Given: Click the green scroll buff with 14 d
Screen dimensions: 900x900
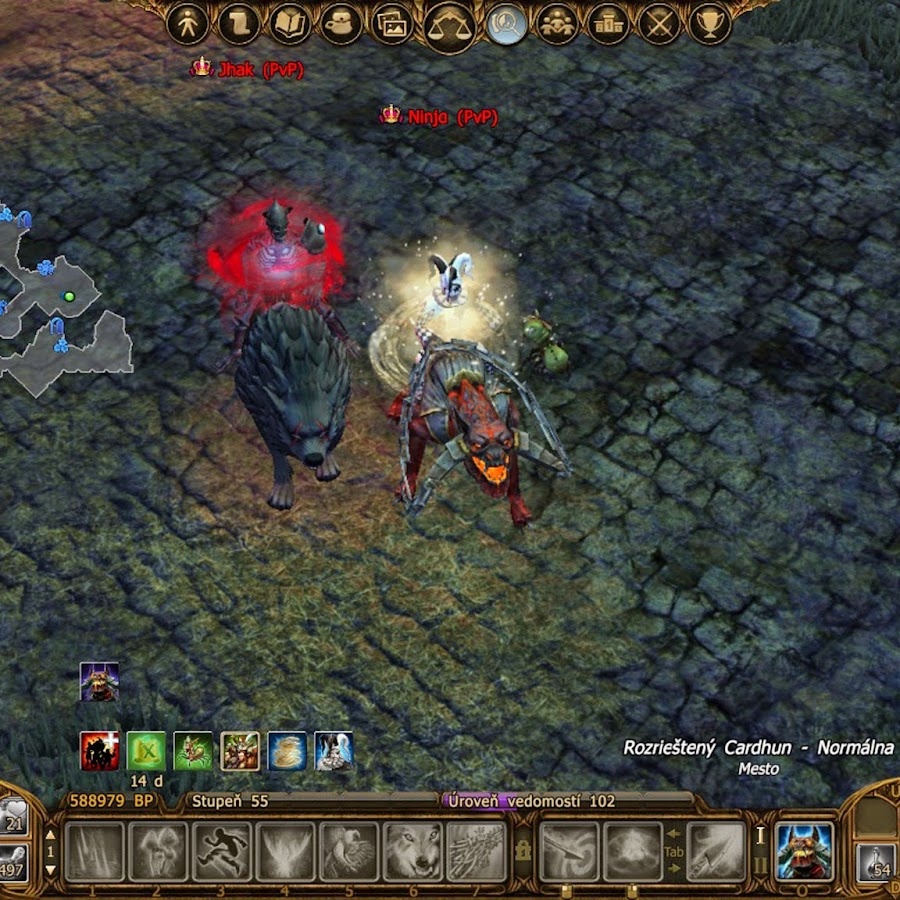Looking at the screenshot, I should 146,751.
